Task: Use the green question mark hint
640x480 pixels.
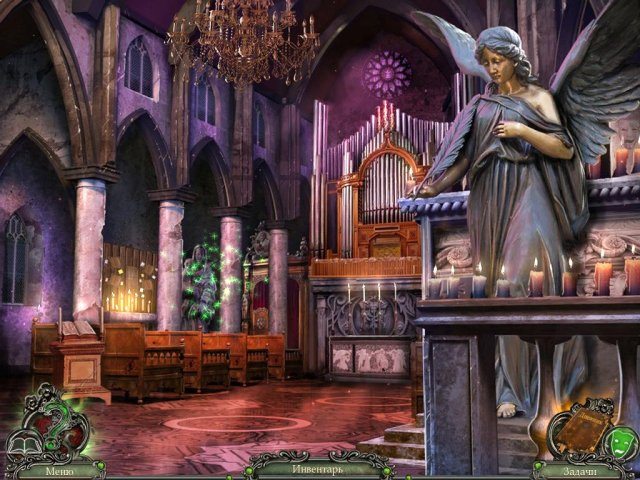Action: coord(55,429)
